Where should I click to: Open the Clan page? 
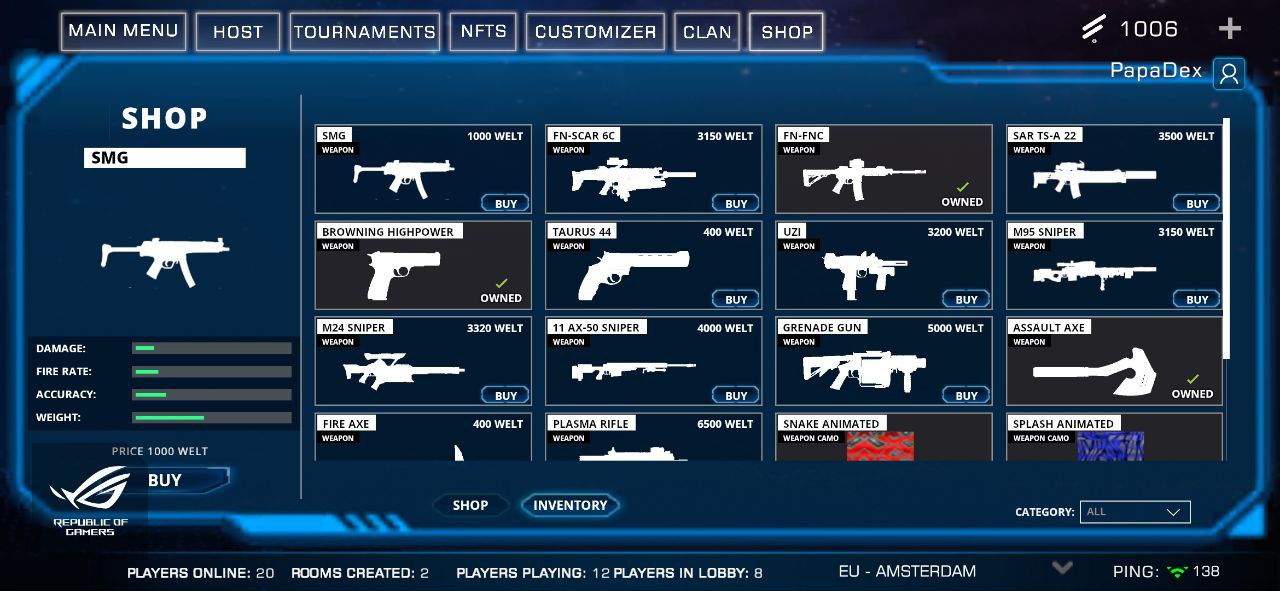point(707,32)
